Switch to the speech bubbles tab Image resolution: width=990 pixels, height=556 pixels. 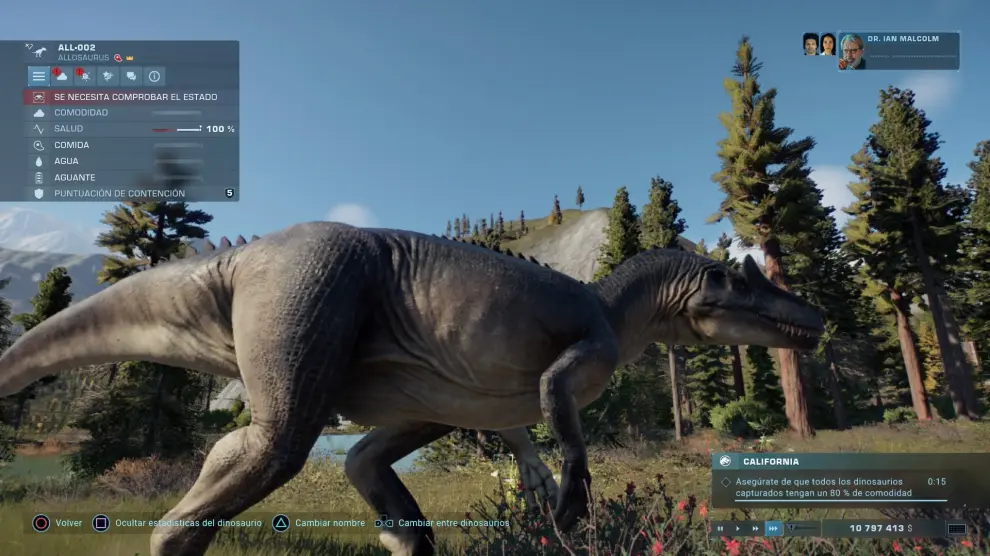131,76
